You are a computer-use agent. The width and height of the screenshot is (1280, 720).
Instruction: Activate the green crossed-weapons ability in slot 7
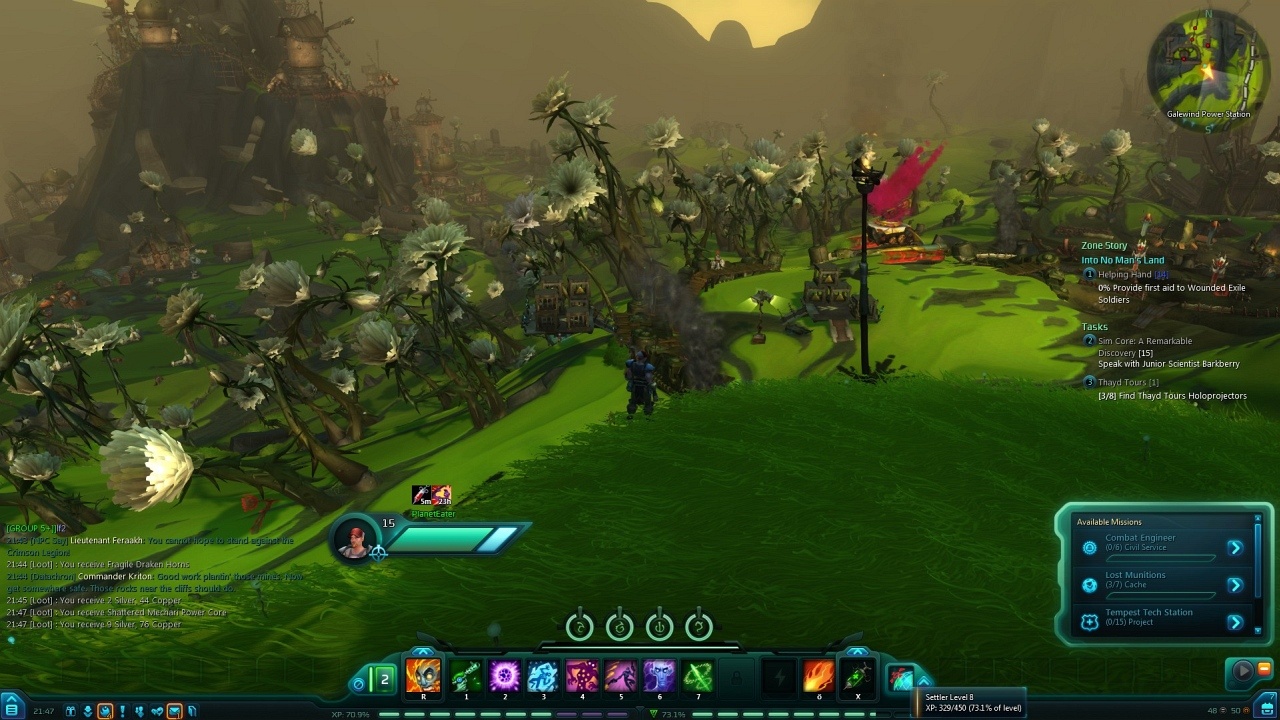(698, 677)
